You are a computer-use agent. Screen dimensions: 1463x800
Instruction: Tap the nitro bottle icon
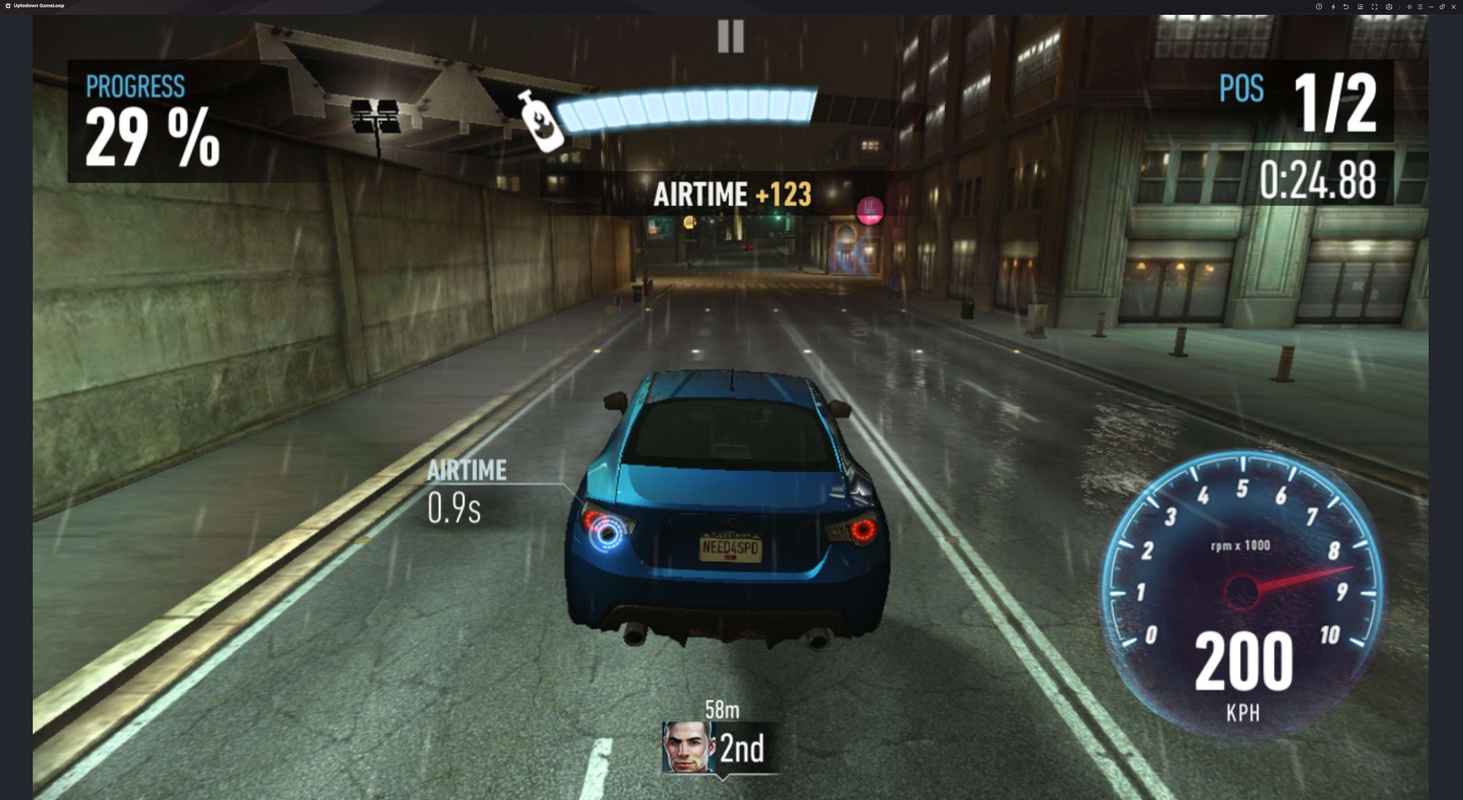(x=540, y=121)
